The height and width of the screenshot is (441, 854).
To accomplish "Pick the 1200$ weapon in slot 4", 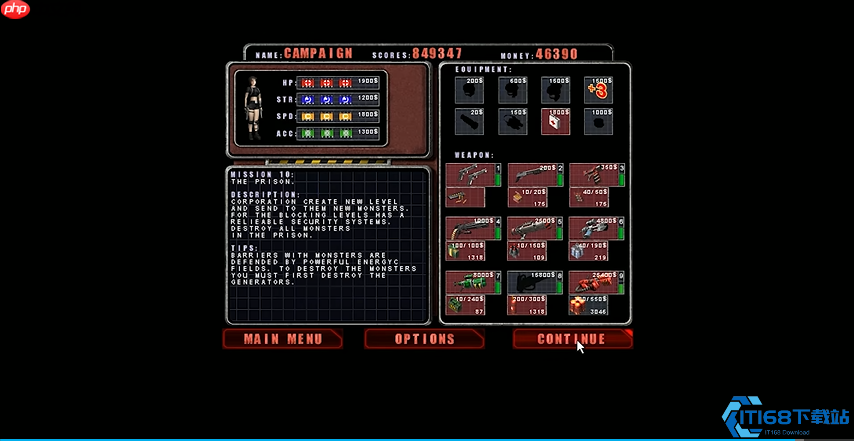I will click(x=472, y=228).
